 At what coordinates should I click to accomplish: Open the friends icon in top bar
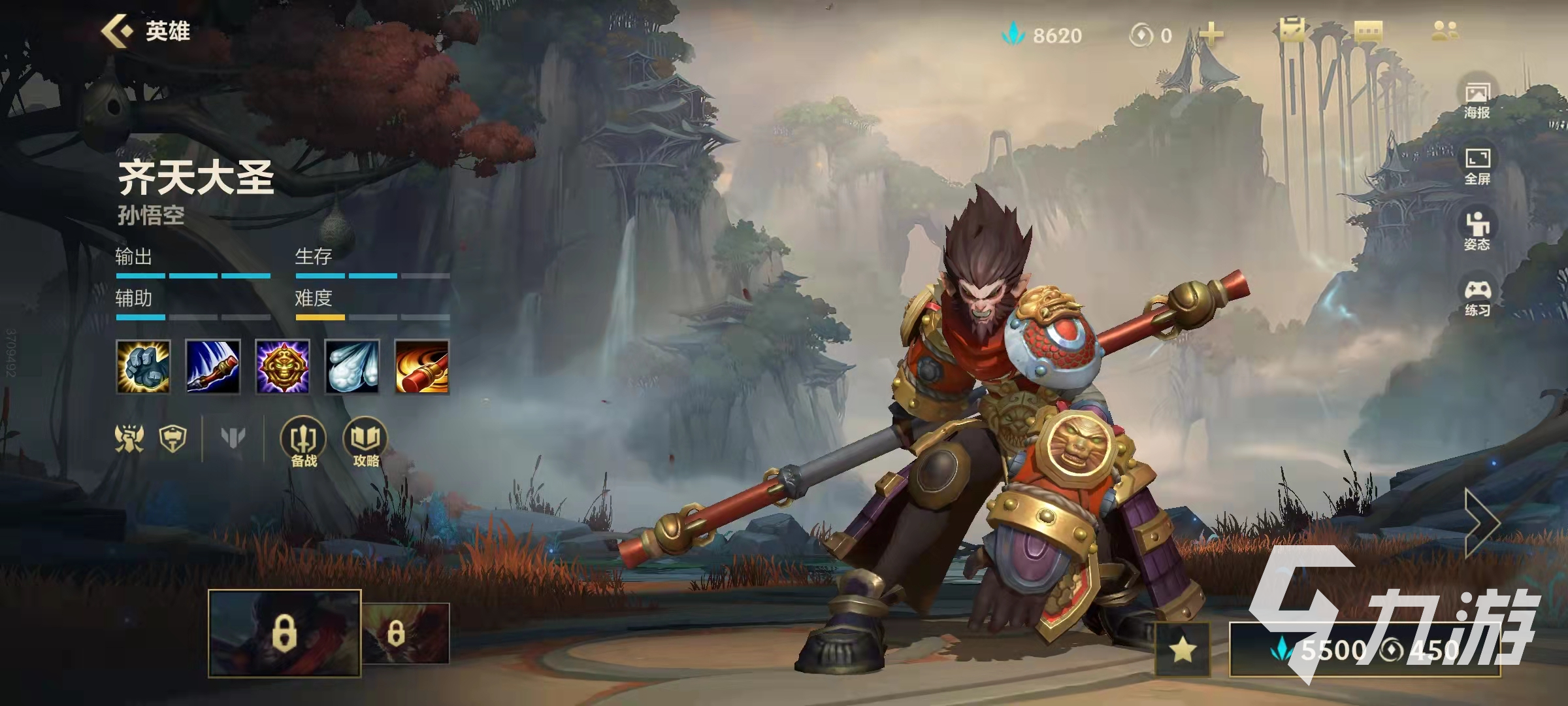1444,31
